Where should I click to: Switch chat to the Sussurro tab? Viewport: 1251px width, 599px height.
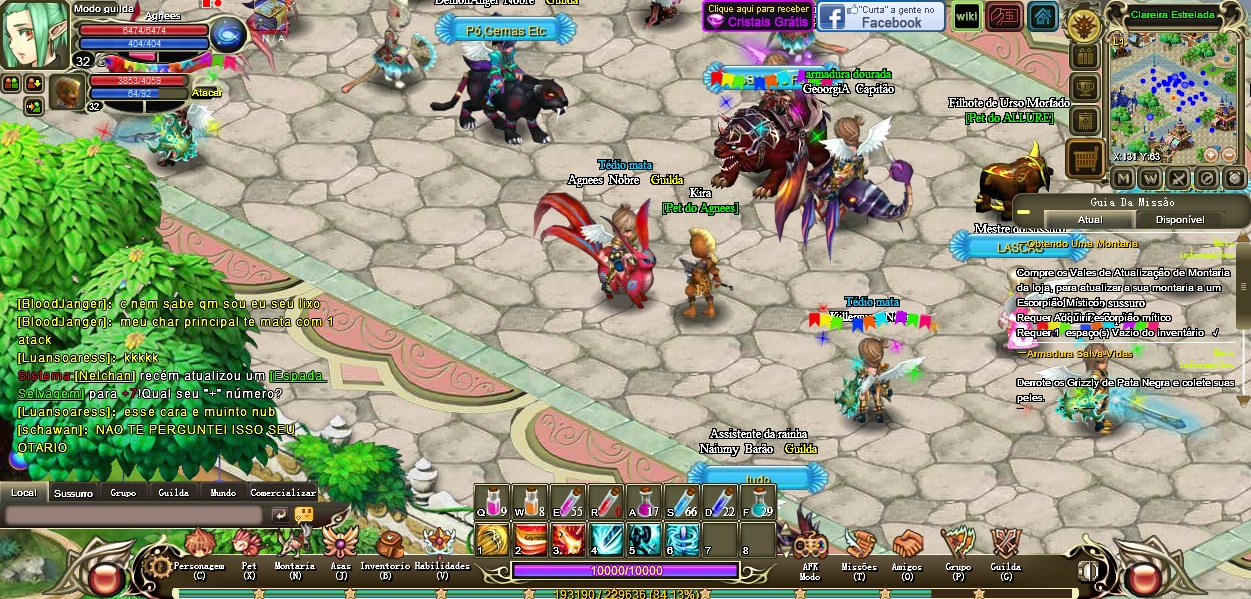point(73,493)
